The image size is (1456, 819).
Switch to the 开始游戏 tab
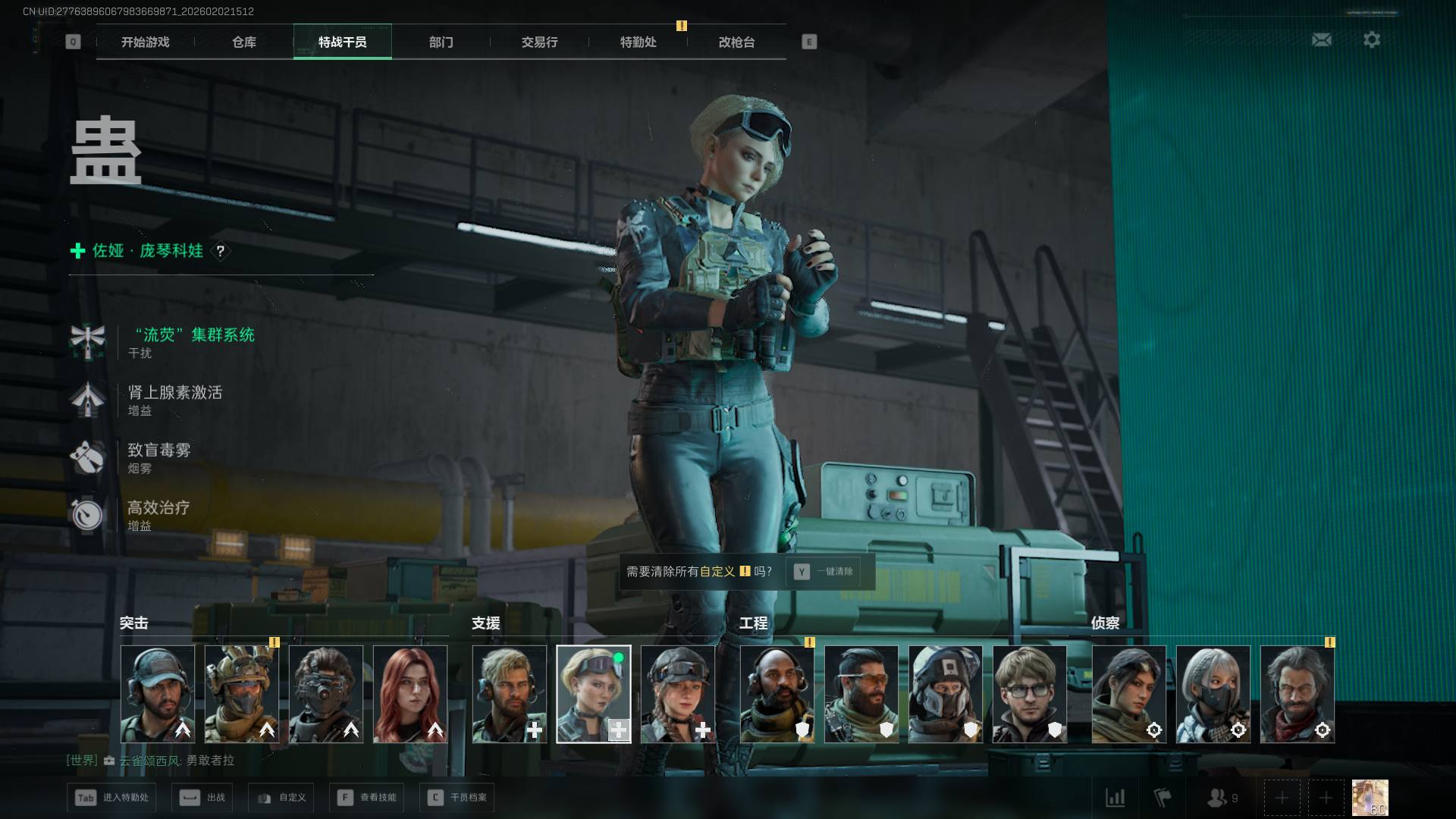pyautogui.click(x=145, y=42)
